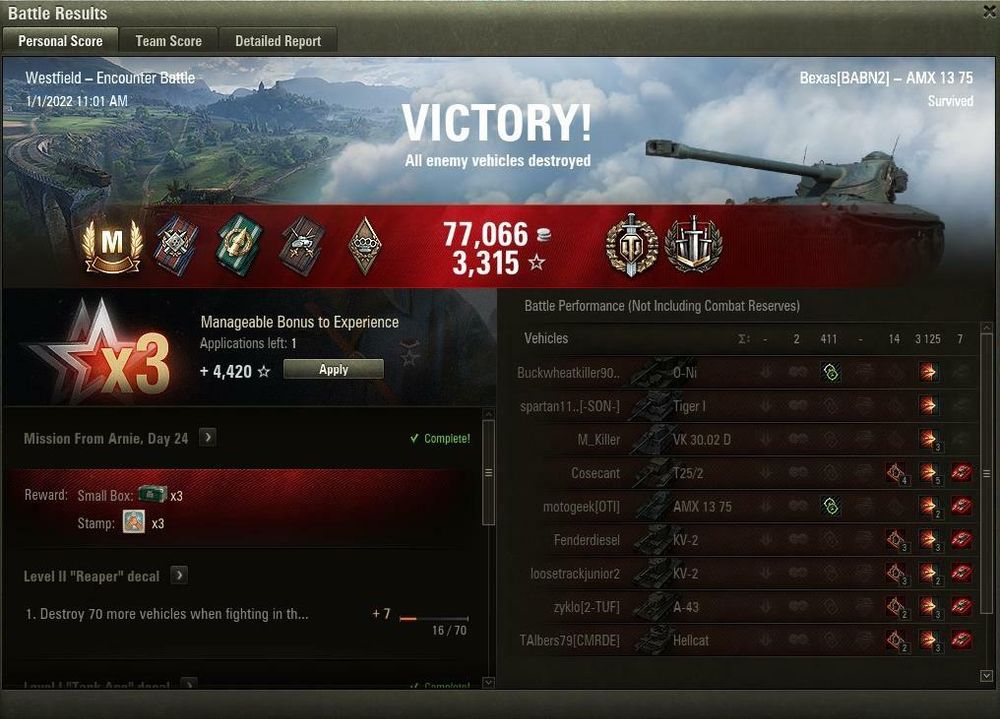The height and width of the screenshot is (719, 1000).
Task: Open the Detailed Report tab
Action: coord(278,41)
